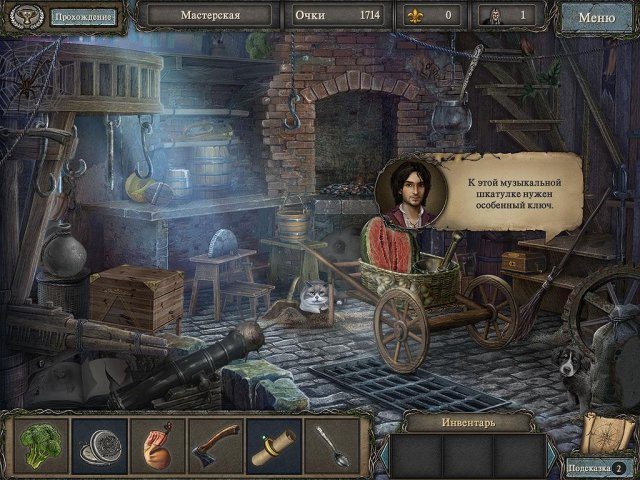640x480 pixels.
Task: Select the rolled scroll item slot
Action: [274, 445]
